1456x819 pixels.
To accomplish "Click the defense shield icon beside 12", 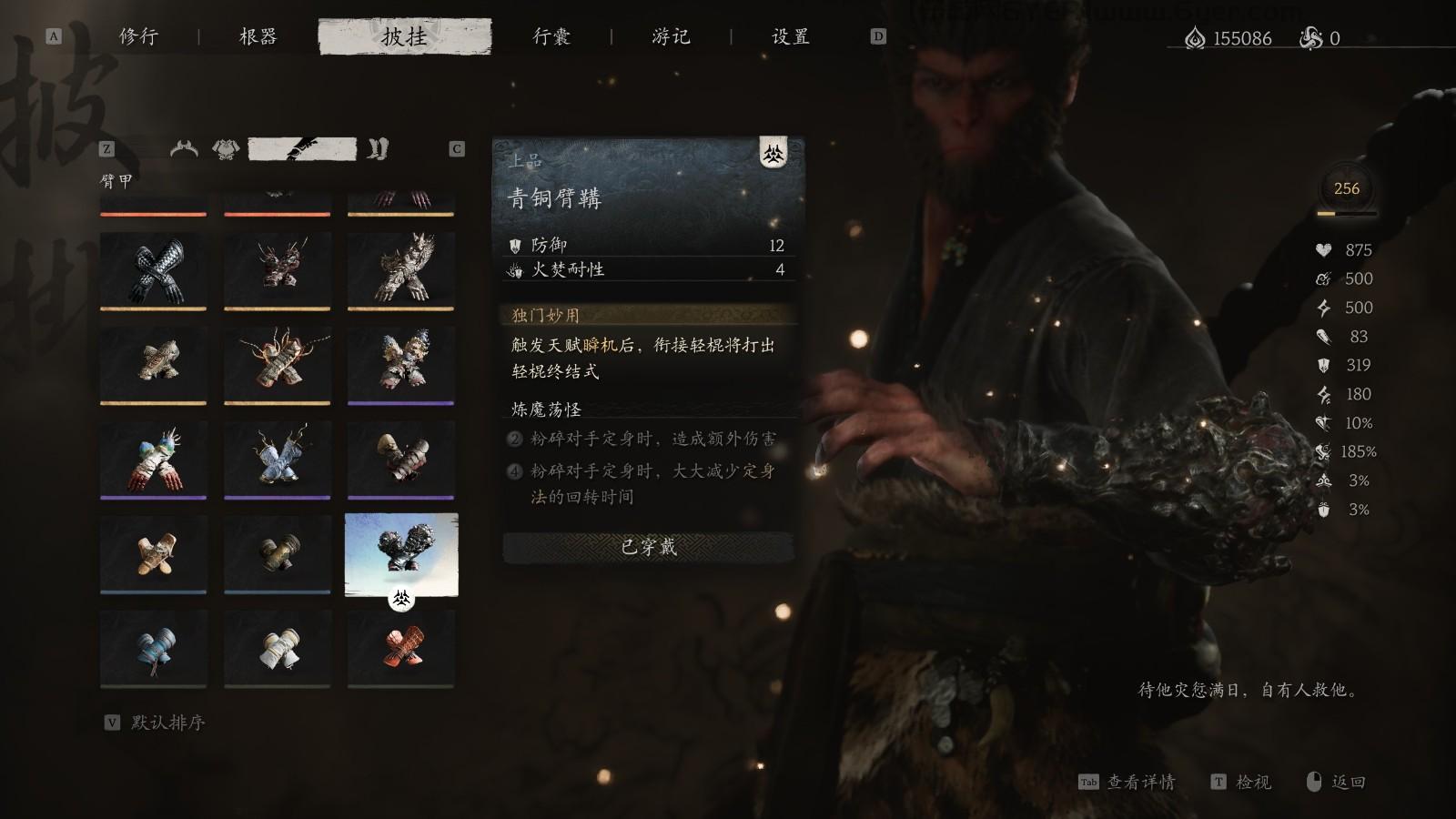I will pos(515,244).
